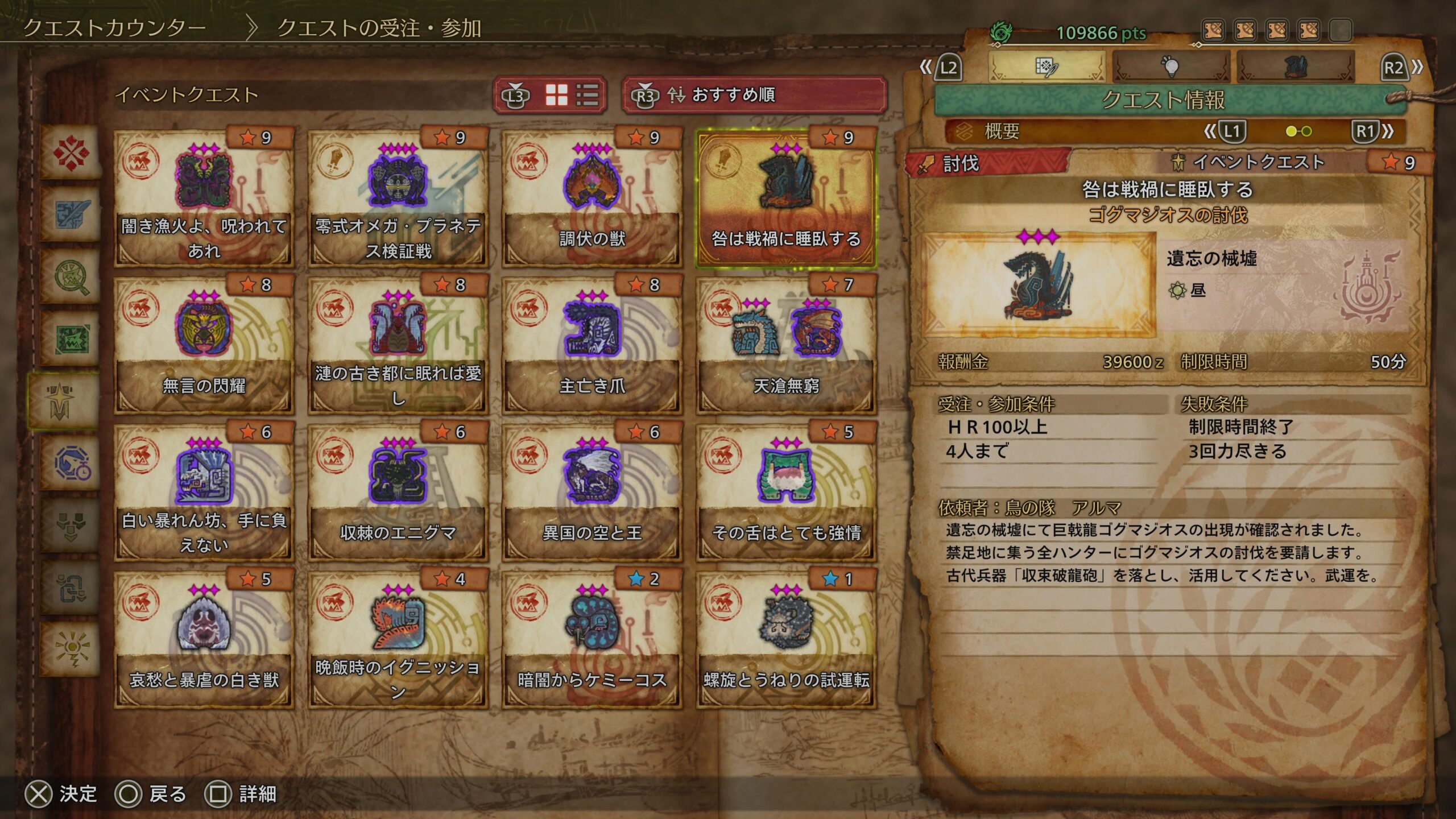Open the lightbulb tab in quest info
Screen dimensions: 1456x819
(x=1170, y=67)
